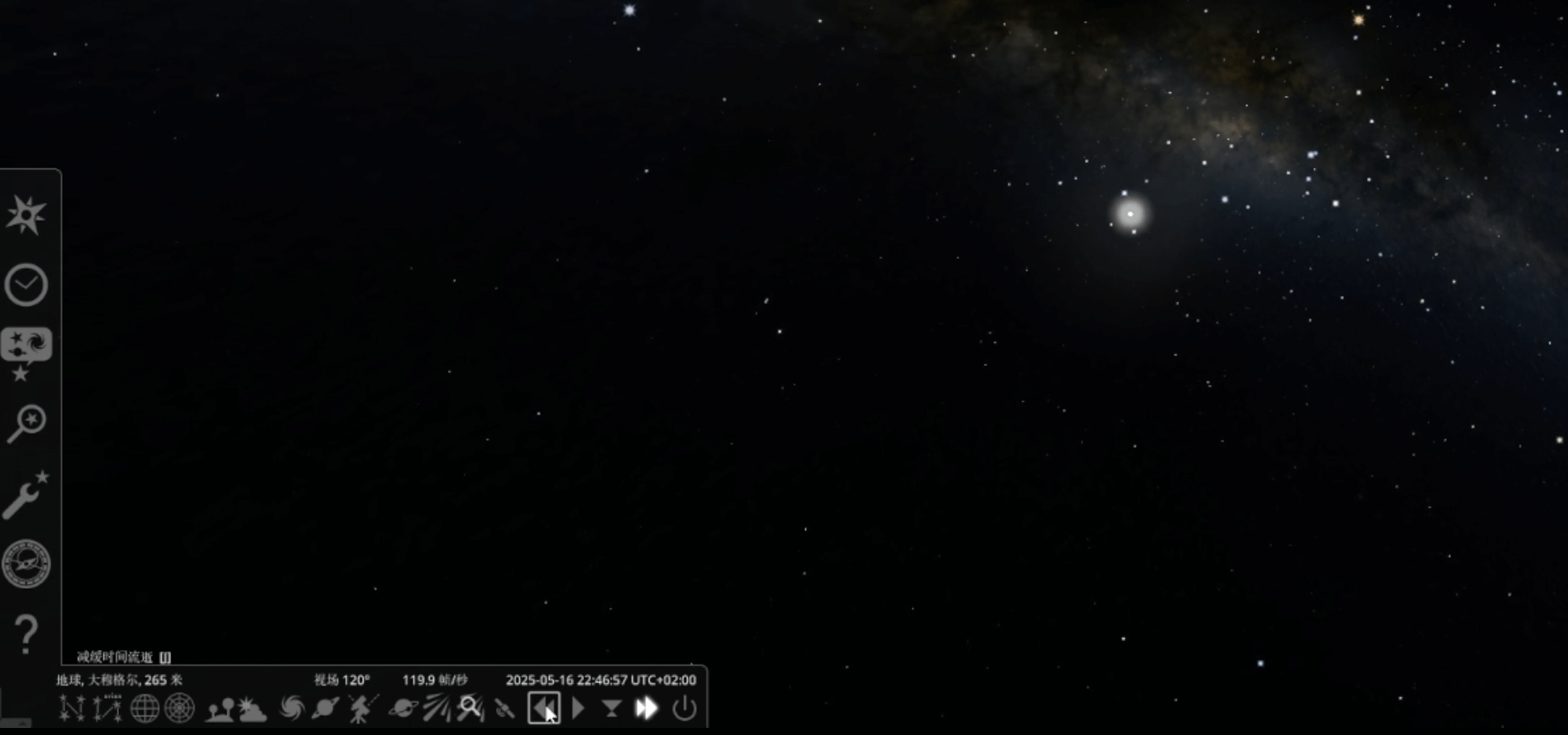The height and width of the screenshot is (735, 1568).
Task: Toggle the azimuthal grid icon
Action: click(x=180, y=709)
